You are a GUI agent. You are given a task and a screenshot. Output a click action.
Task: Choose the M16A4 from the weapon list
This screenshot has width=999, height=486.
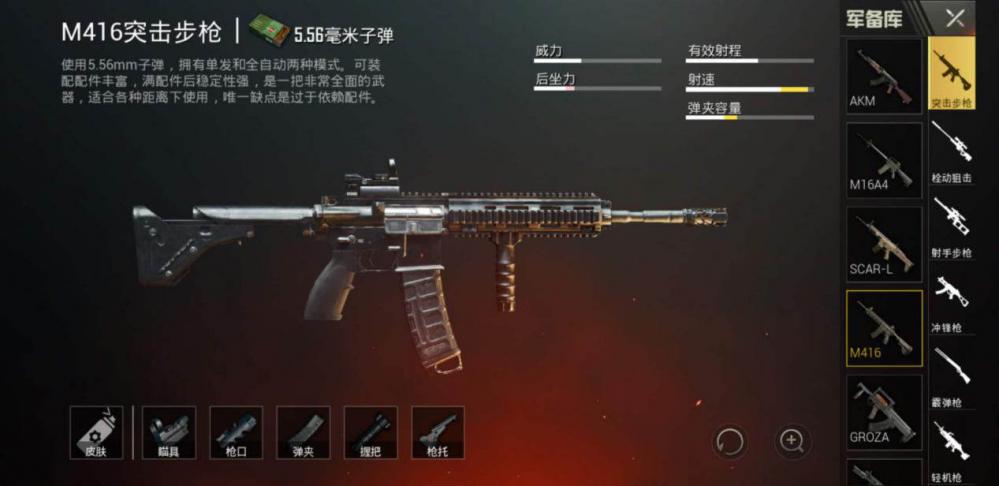(884, 160)
